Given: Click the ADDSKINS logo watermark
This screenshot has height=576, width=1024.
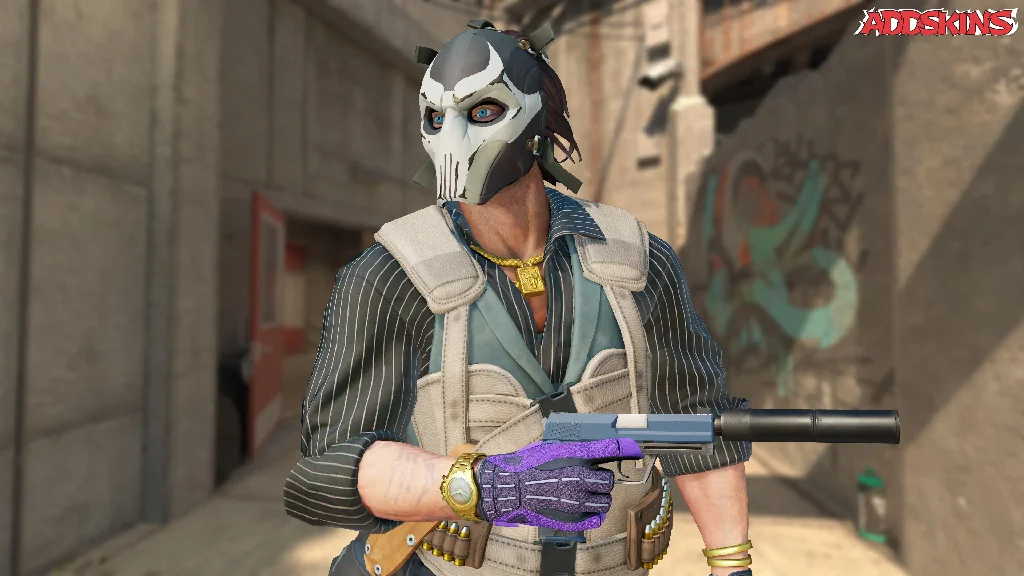Looking at the screenshot, I should coord(937,23).
